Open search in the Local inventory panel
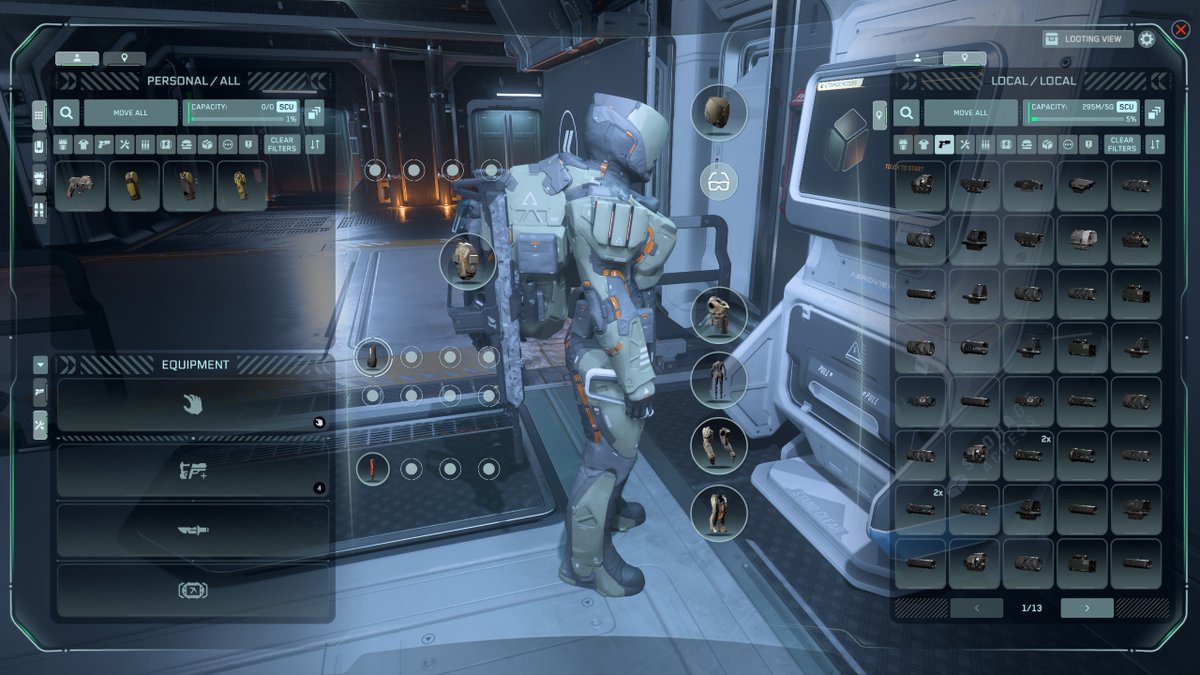The height and width of the screenshot is (675, 1200). click(907, 113)
